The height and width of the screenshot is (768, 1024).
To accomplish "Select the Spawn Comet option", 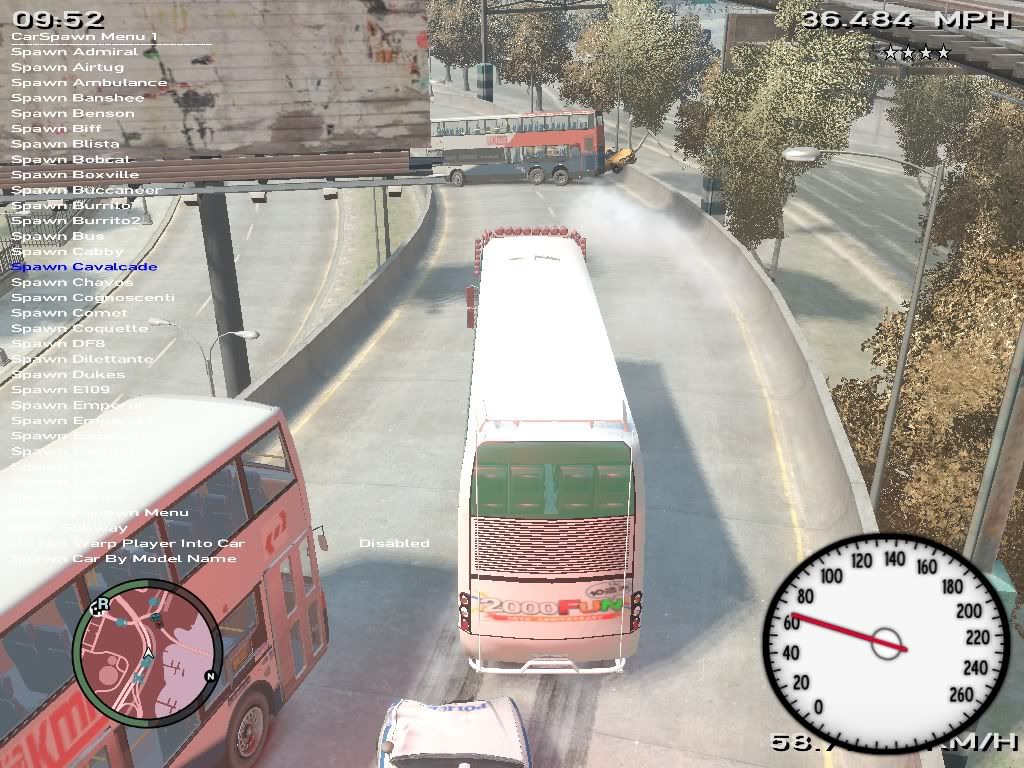I will [x=69, y=313].
